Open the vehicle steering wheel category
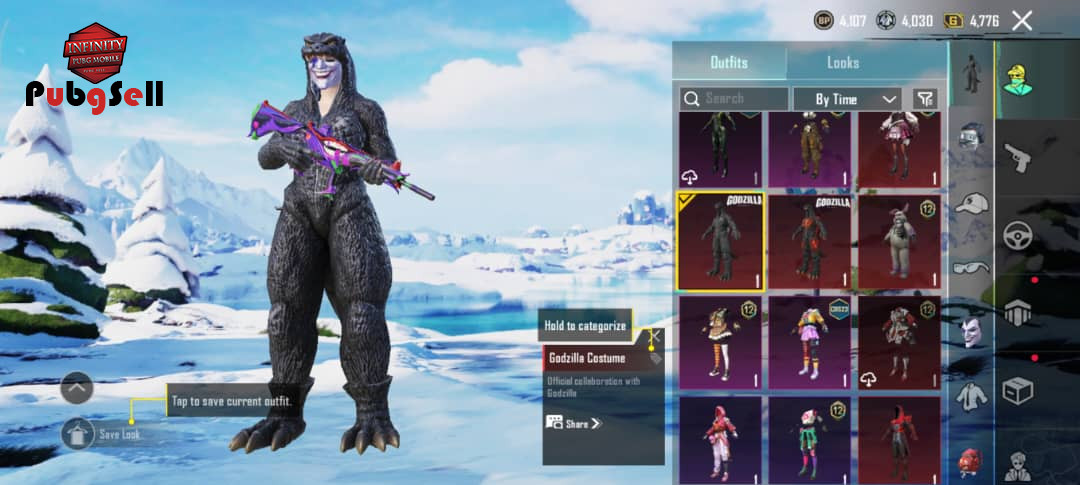 [1018, 236]
